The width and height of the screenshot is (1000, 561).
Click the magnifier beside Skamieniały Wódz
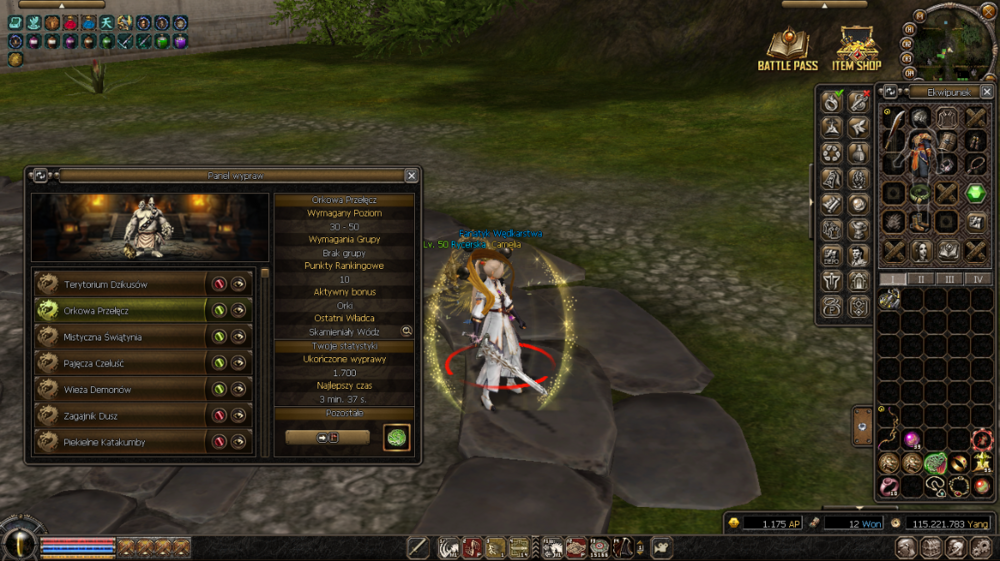coord(407,331)
